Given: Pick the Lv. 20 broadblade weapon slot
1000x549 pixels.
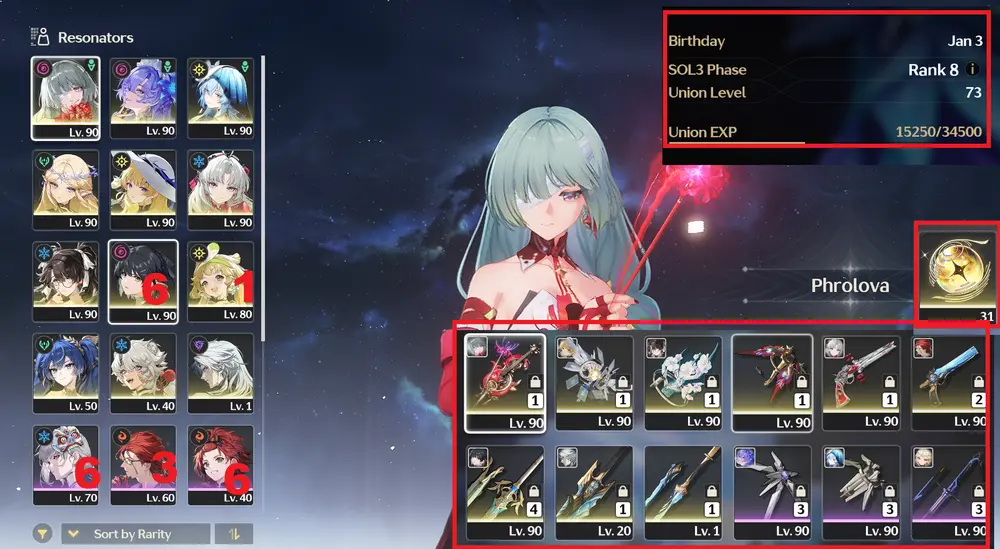Looking at the screenshot, I should point(594,492).
